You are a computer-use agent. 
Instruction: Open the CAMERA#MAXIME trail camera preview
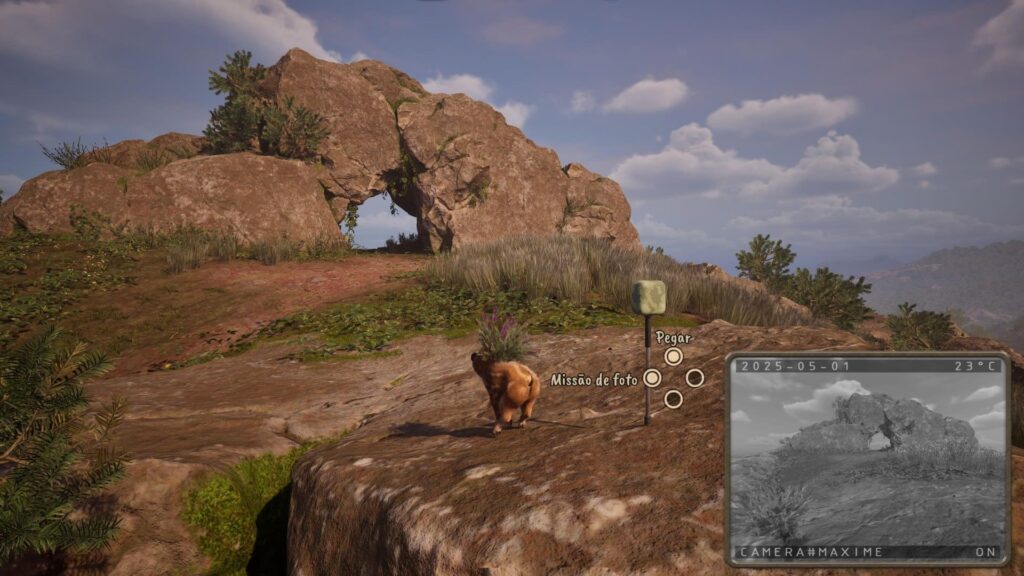click(x=867, y=459)
